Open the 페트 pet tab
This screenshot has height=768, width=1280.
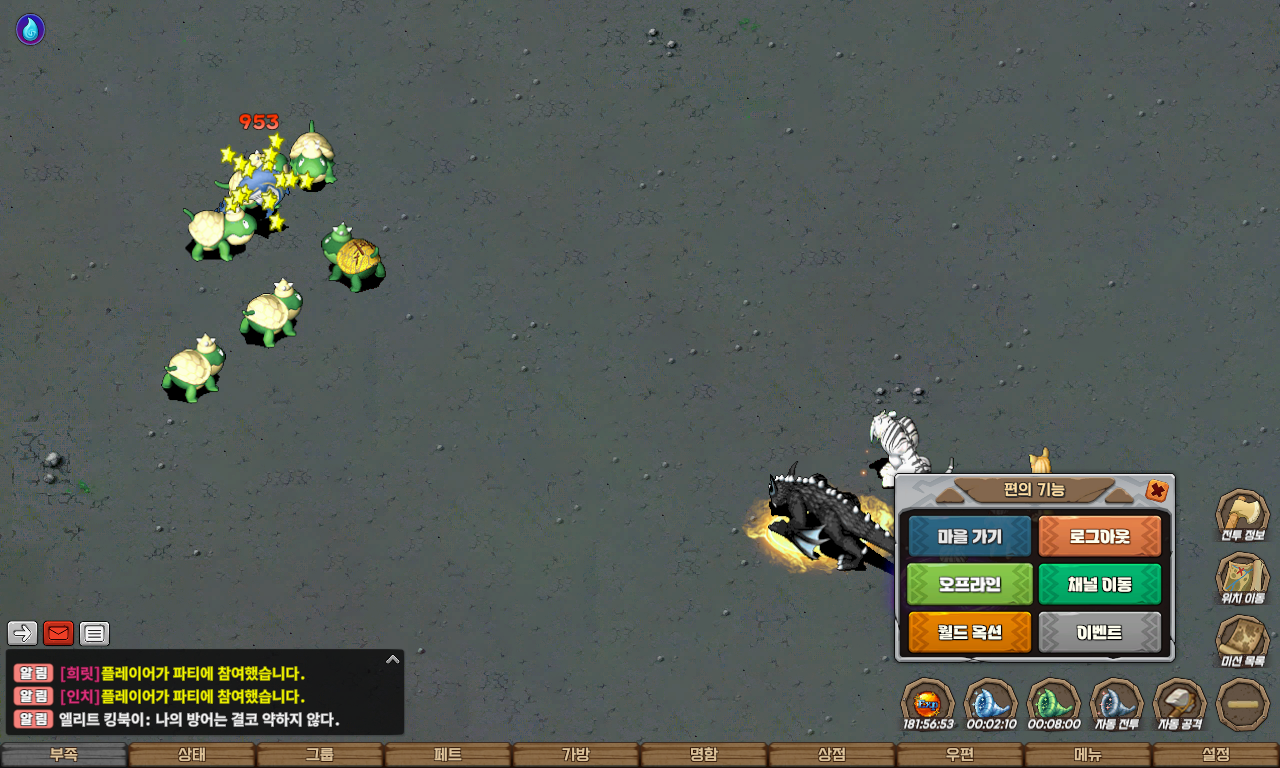point(448,755)
